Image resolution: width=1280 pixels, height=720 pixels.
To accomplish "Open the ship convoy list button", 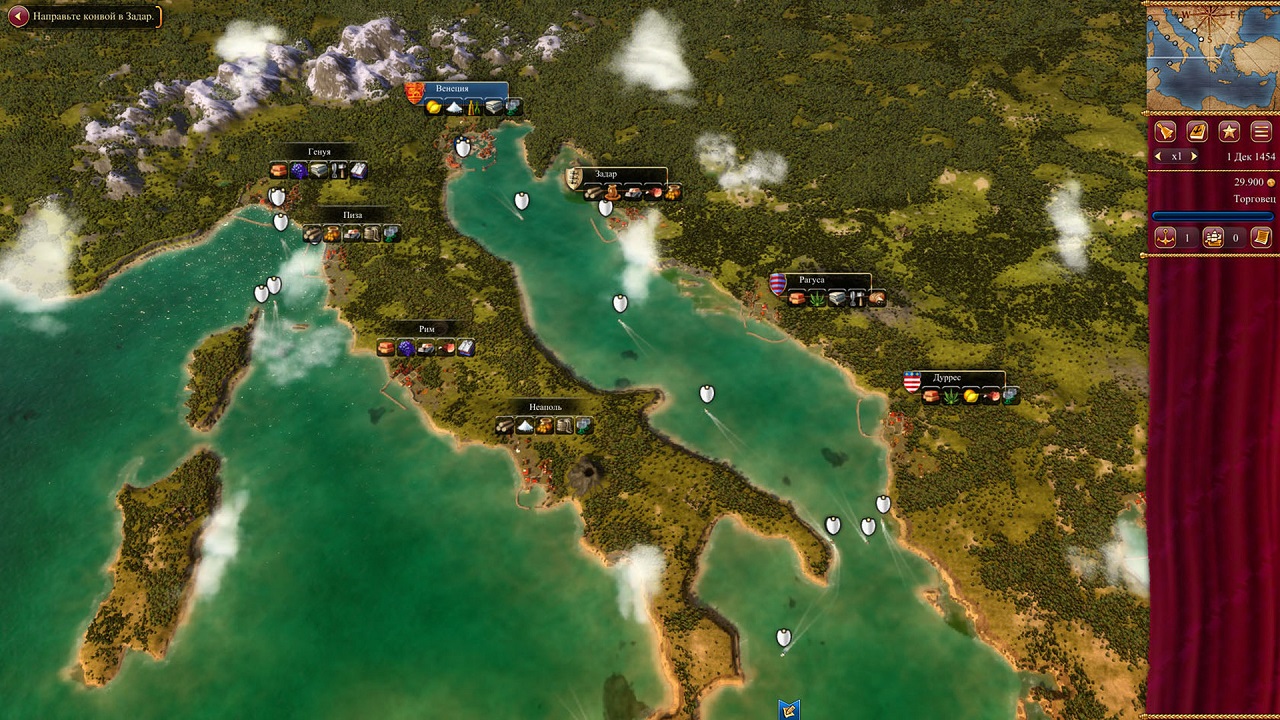I will coord(1213,238).
